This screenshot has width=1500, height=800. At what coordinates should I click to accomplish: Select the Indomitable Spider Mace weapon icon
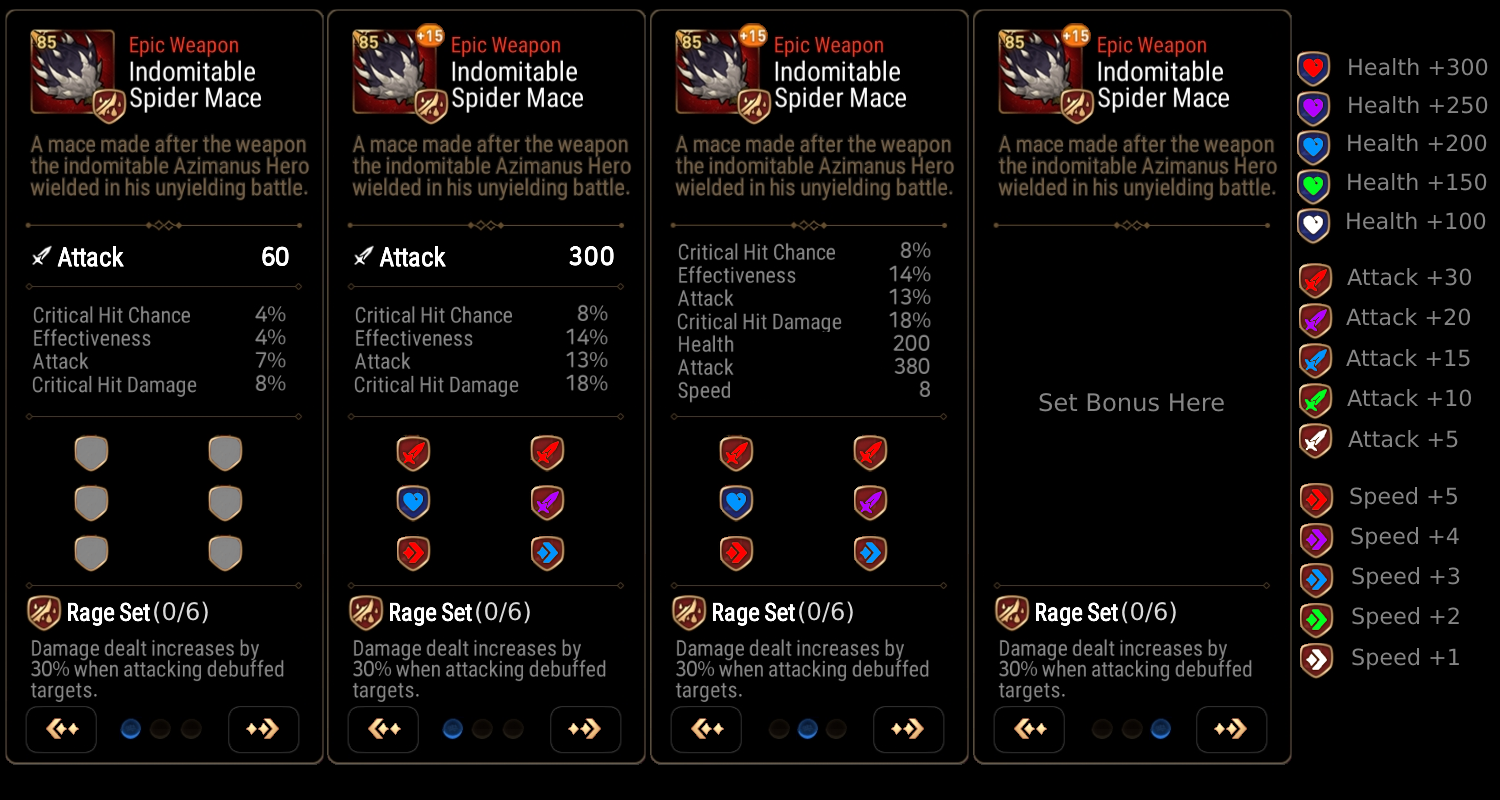click(x=72, y=72)
